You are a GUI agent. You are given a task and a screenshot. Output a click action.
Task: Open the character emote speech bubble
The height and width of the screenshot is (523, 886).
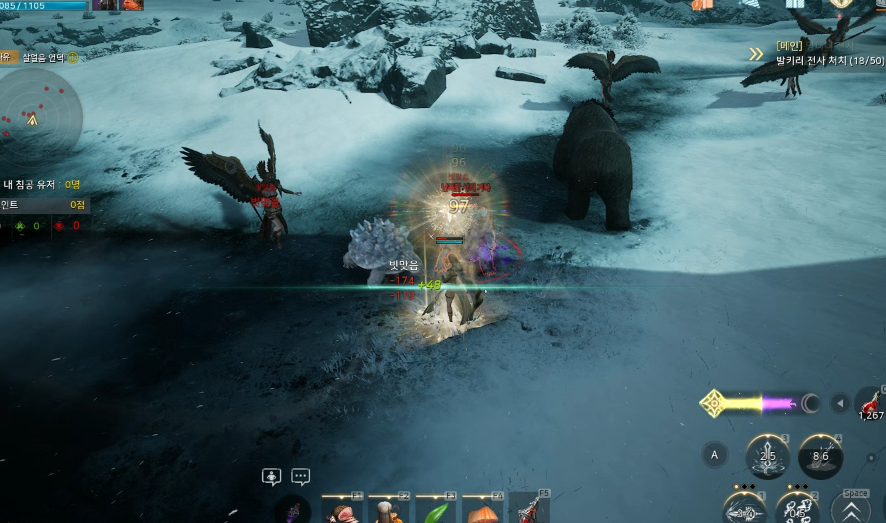(271, 477)
